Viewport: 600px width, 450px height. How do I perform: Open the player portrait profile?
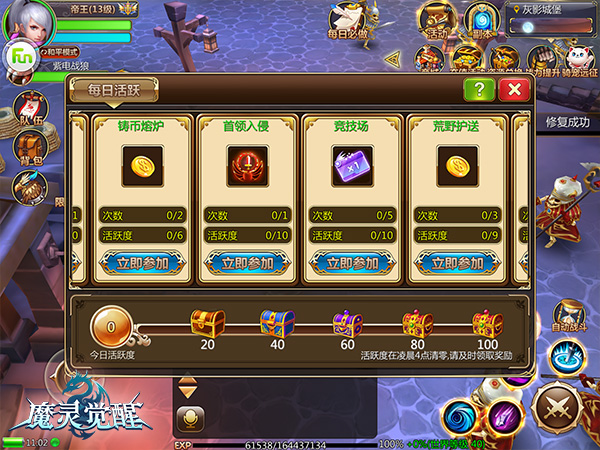coord(28,22)
